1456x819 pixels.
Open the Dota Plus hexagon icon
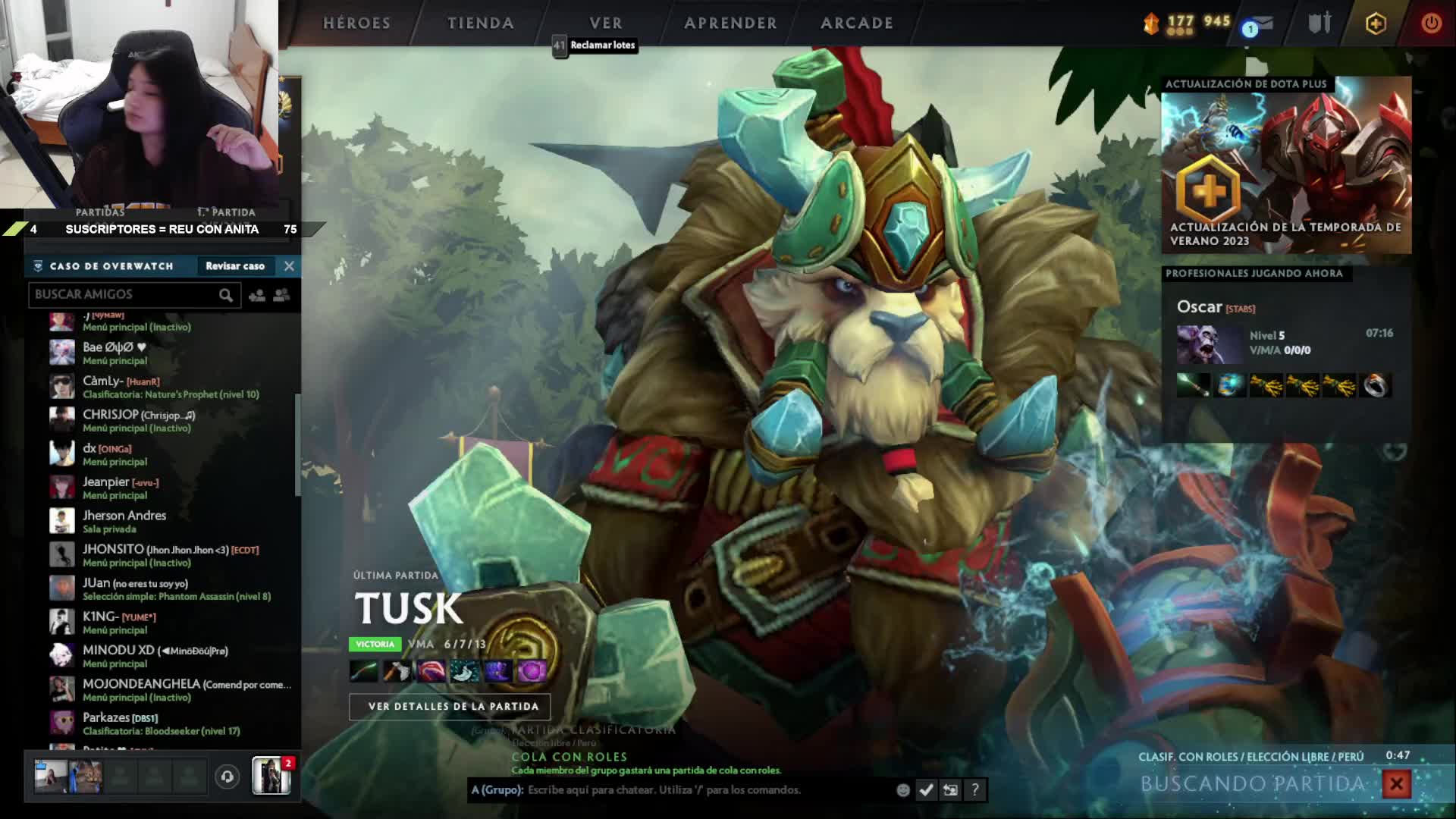tap(1376, 24)
